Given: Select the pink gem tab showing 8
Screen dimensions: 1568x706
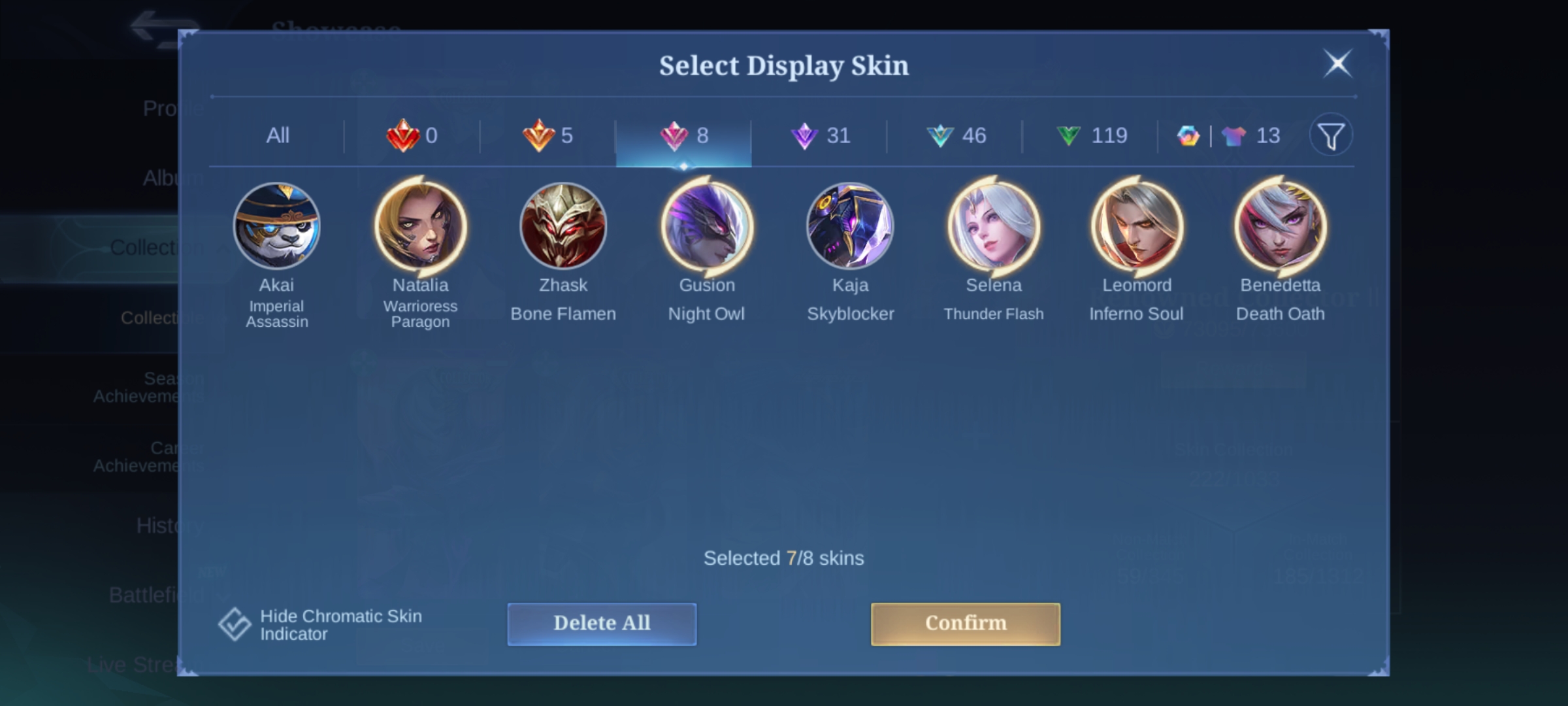Looking at the screenshot, I should point(684,136).
